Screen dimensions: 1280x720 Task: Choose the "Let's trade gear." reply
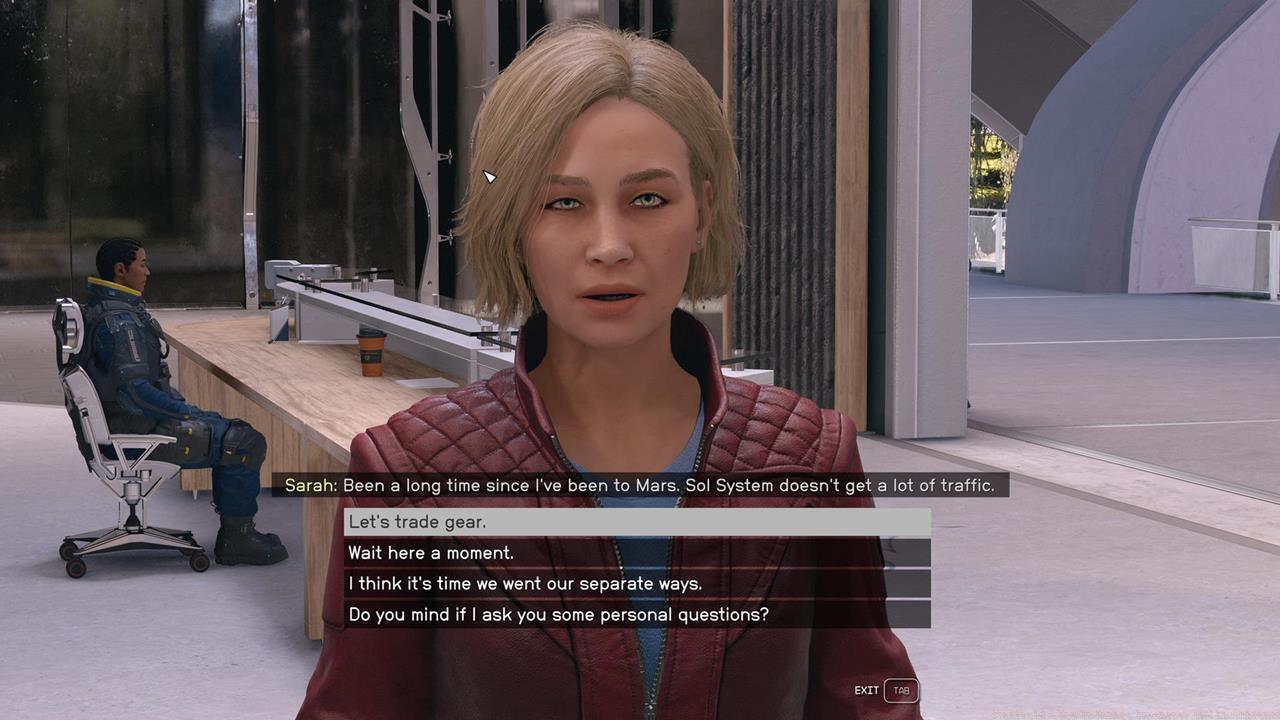tap(636, 522)
